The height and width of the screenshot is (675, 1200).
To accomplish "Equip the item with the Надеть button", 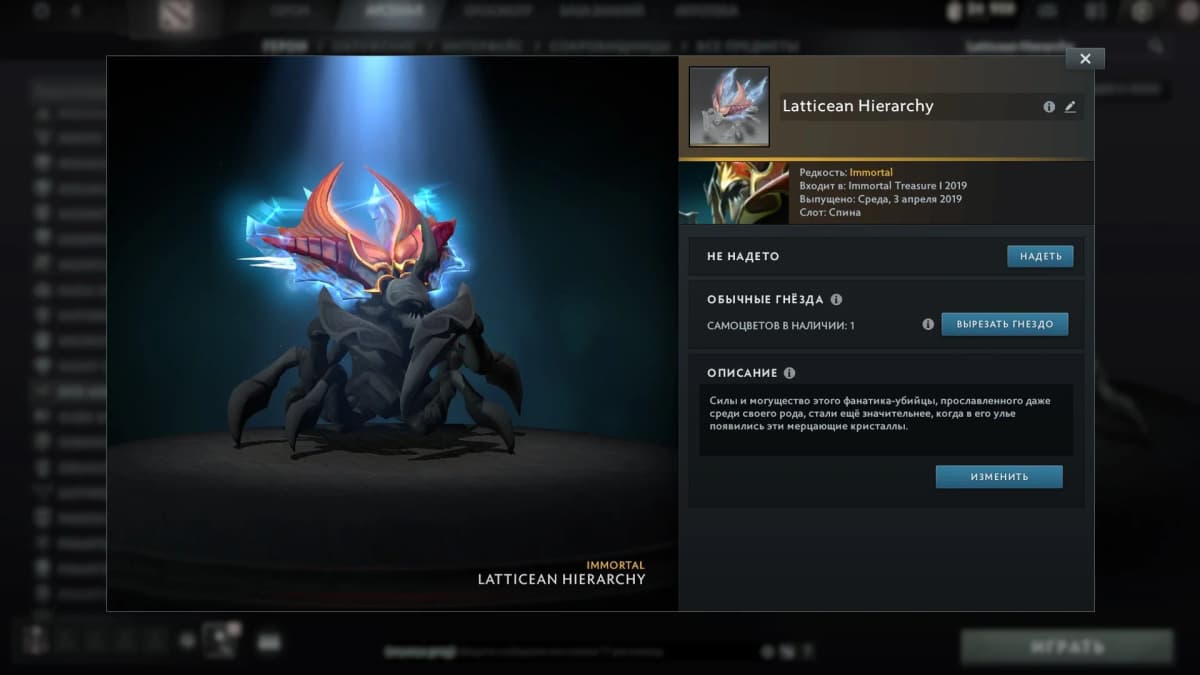I will coord(1040,257).
